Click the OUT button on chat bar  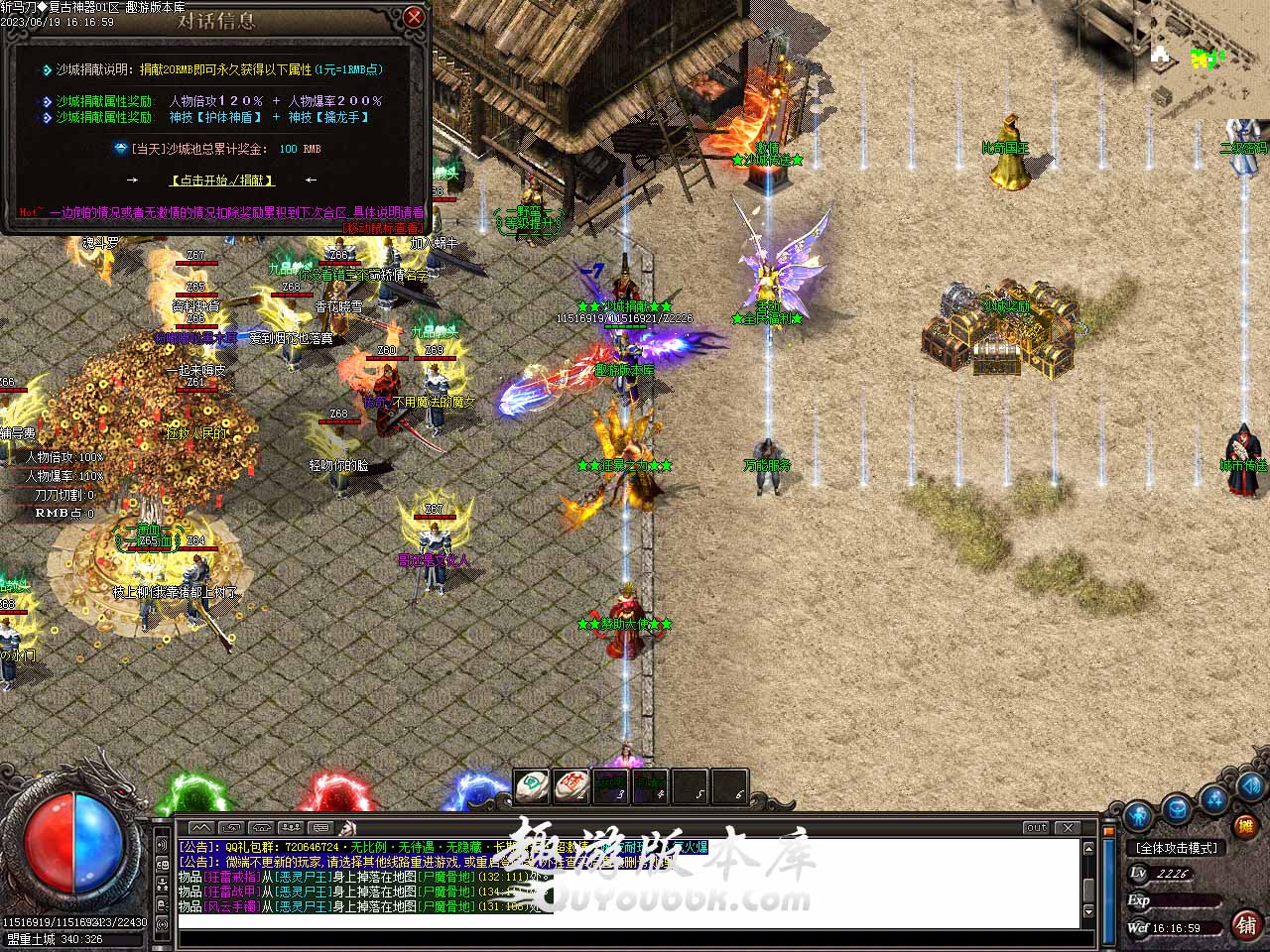[x=1037, y=827]
